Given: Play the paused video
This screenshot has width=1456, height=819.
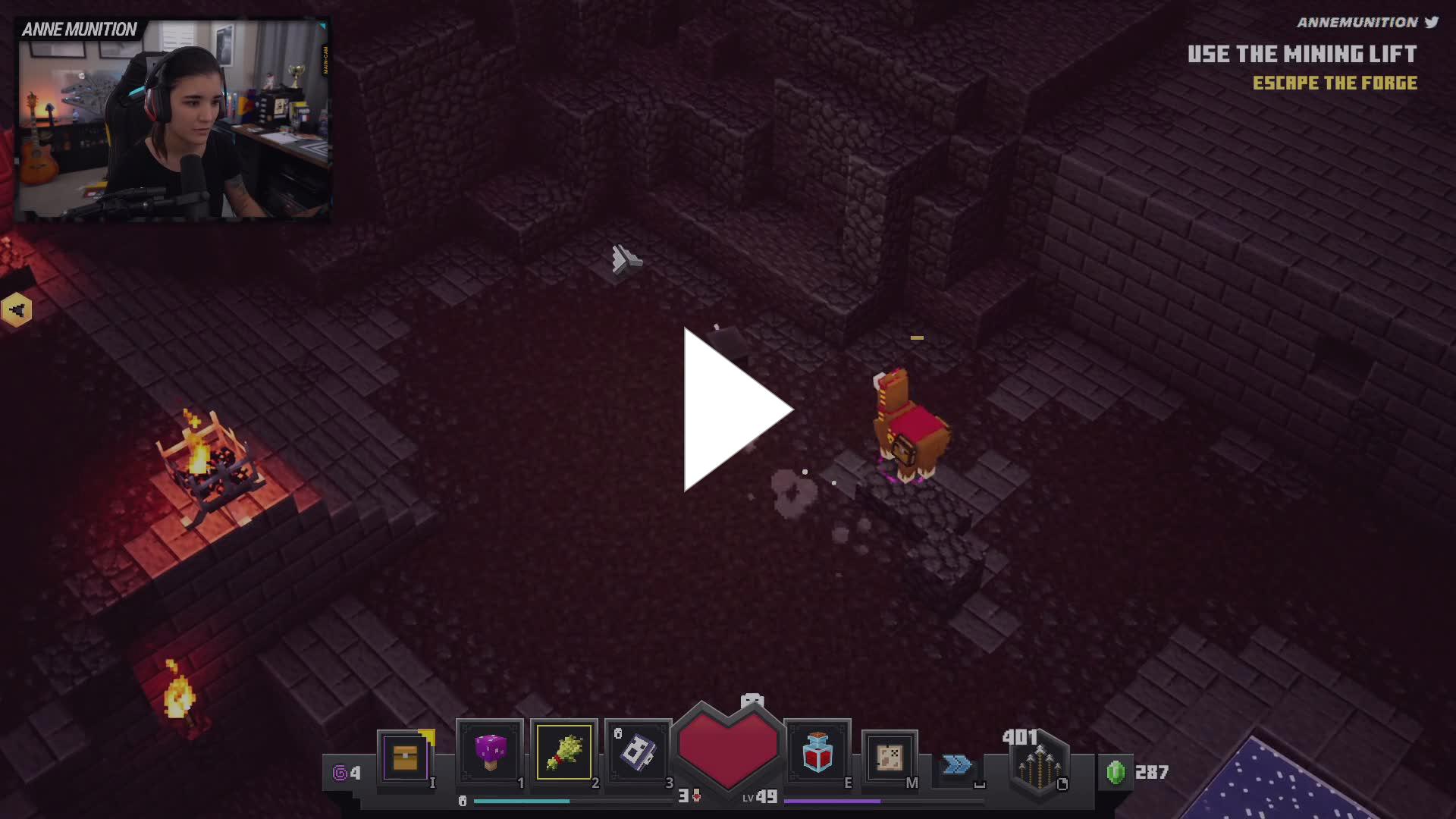Looking at the screenshot, I should click(x=737, y=409).
